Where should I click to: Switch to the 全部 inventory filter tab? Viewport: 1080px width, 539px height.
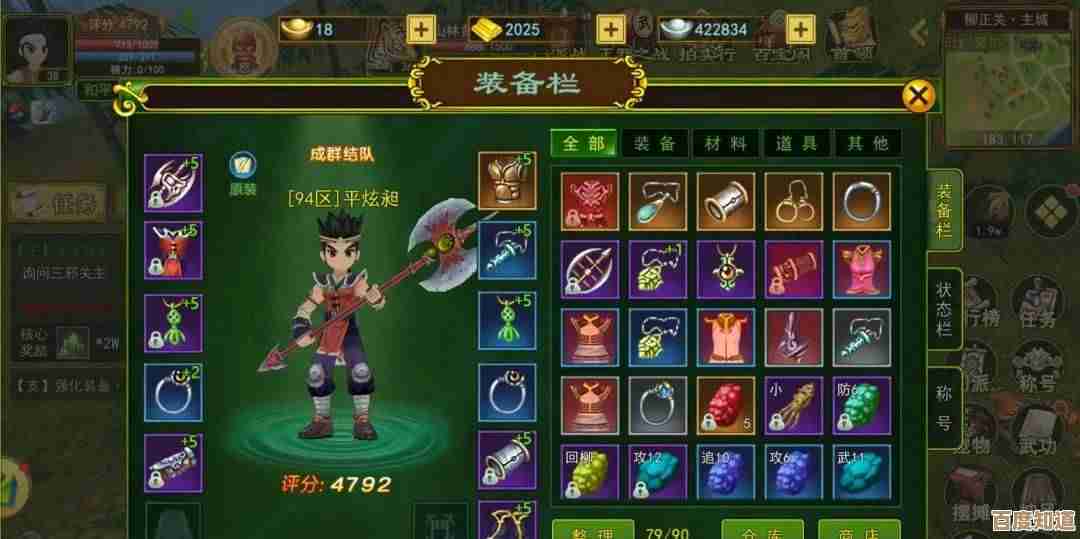[584, 143]
